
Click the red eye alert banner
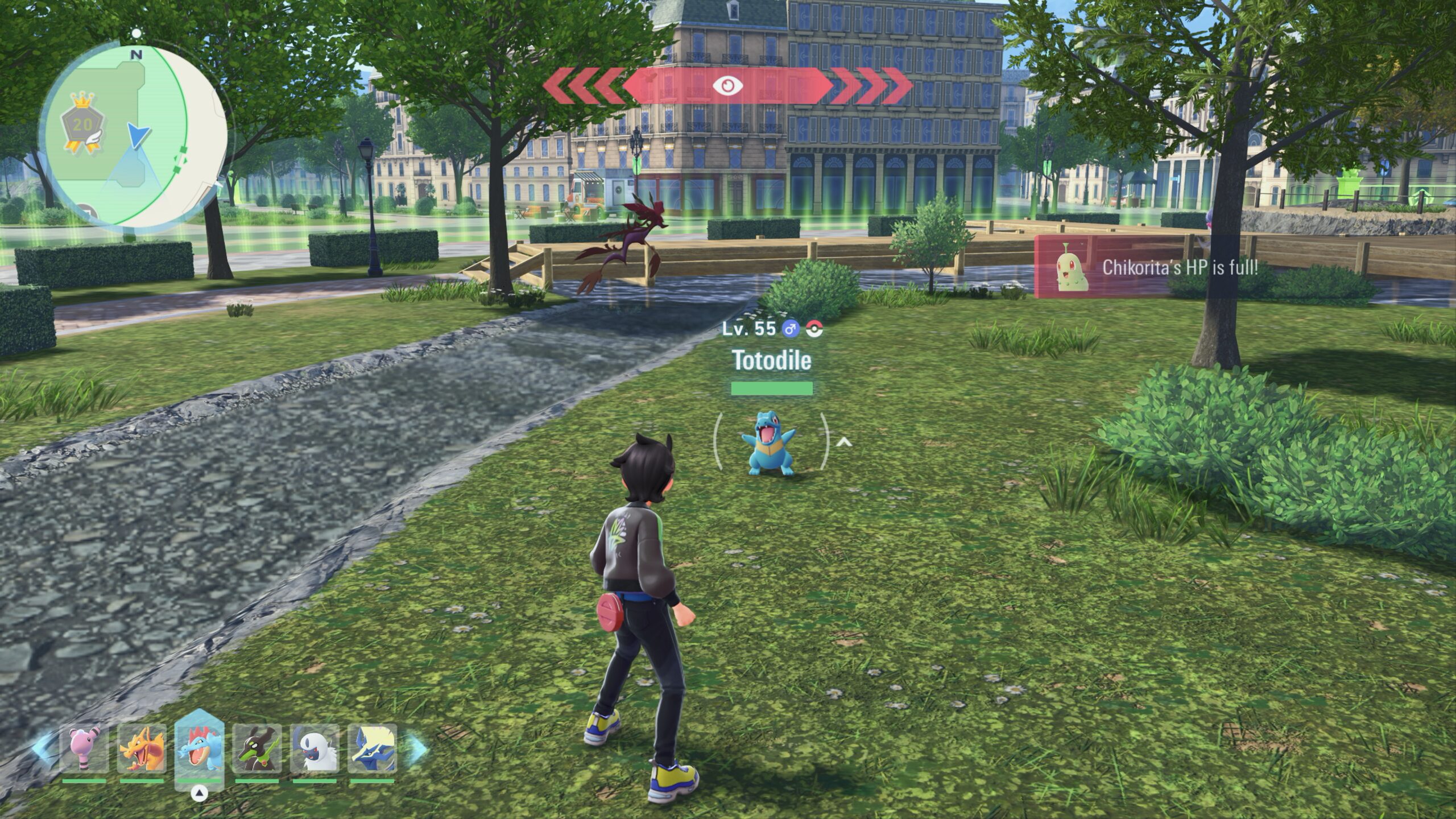727,86
